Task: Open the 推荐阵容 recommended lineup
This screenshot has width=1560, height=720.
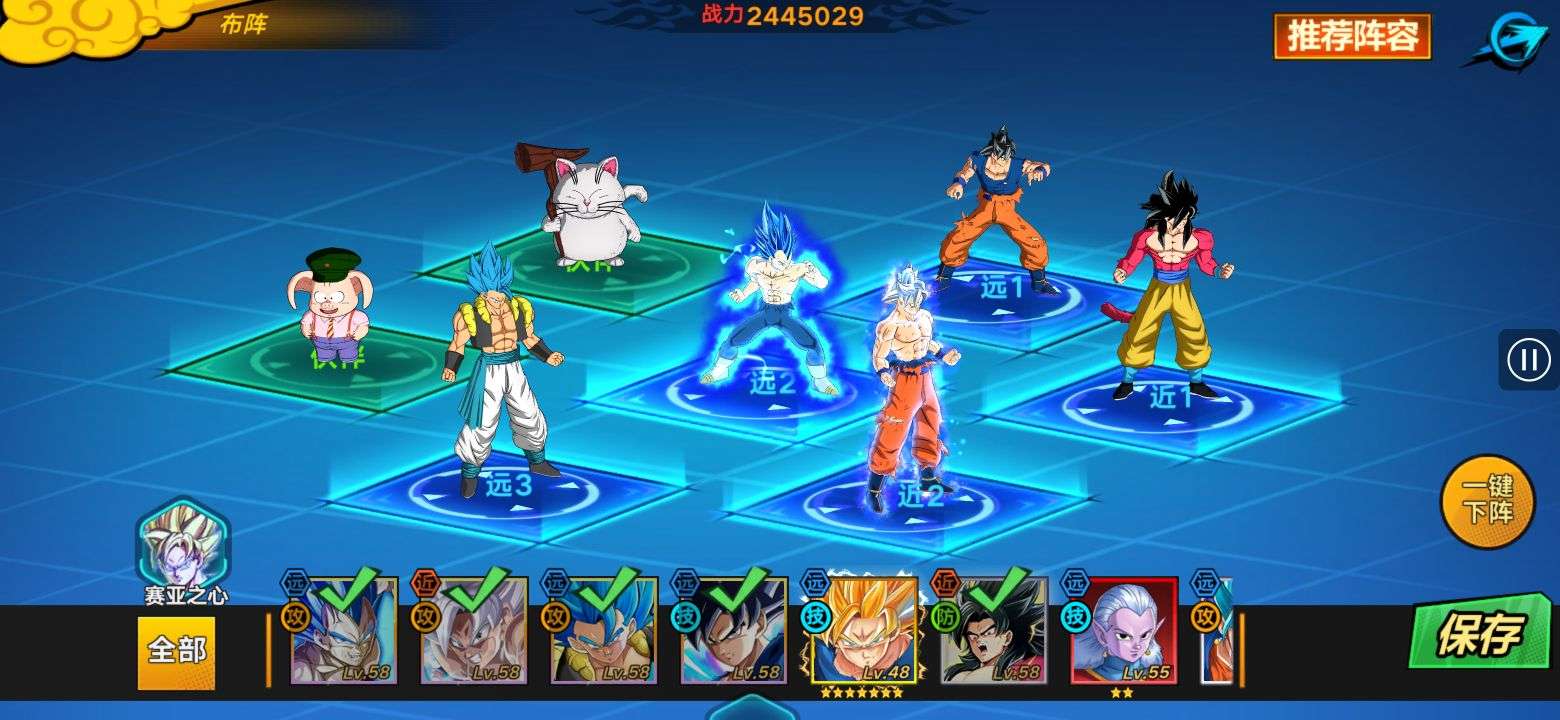Action: click(x=1352, y=37)
